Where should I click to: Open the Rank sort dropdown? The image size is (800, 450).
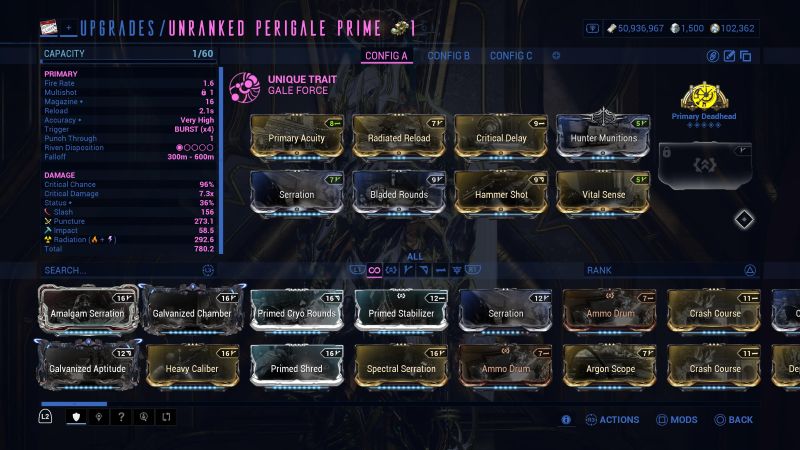point(670,270)
